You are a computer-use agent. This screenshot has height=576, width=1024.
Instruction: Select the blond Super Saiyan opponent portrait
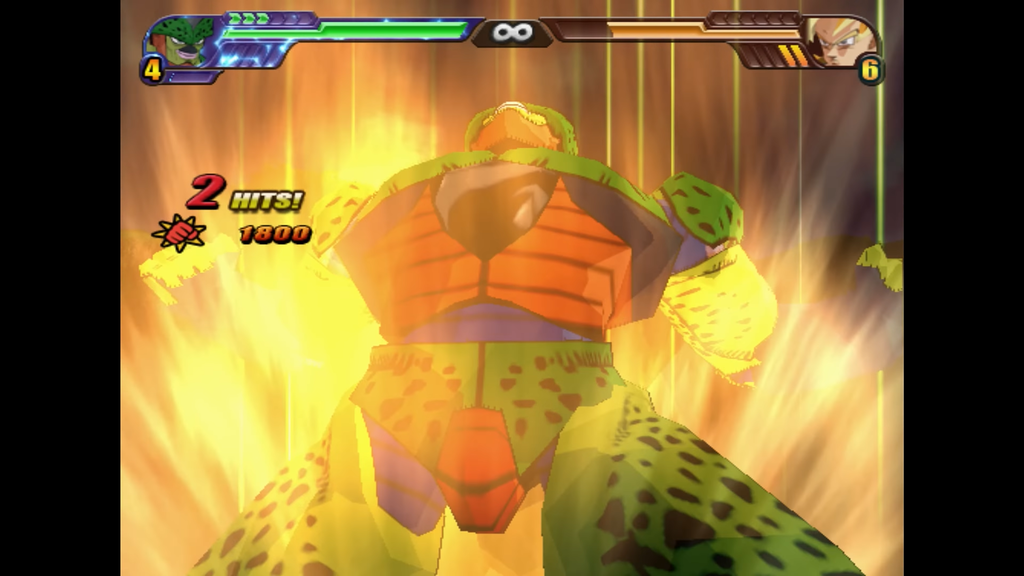click(x=841, y=42)
